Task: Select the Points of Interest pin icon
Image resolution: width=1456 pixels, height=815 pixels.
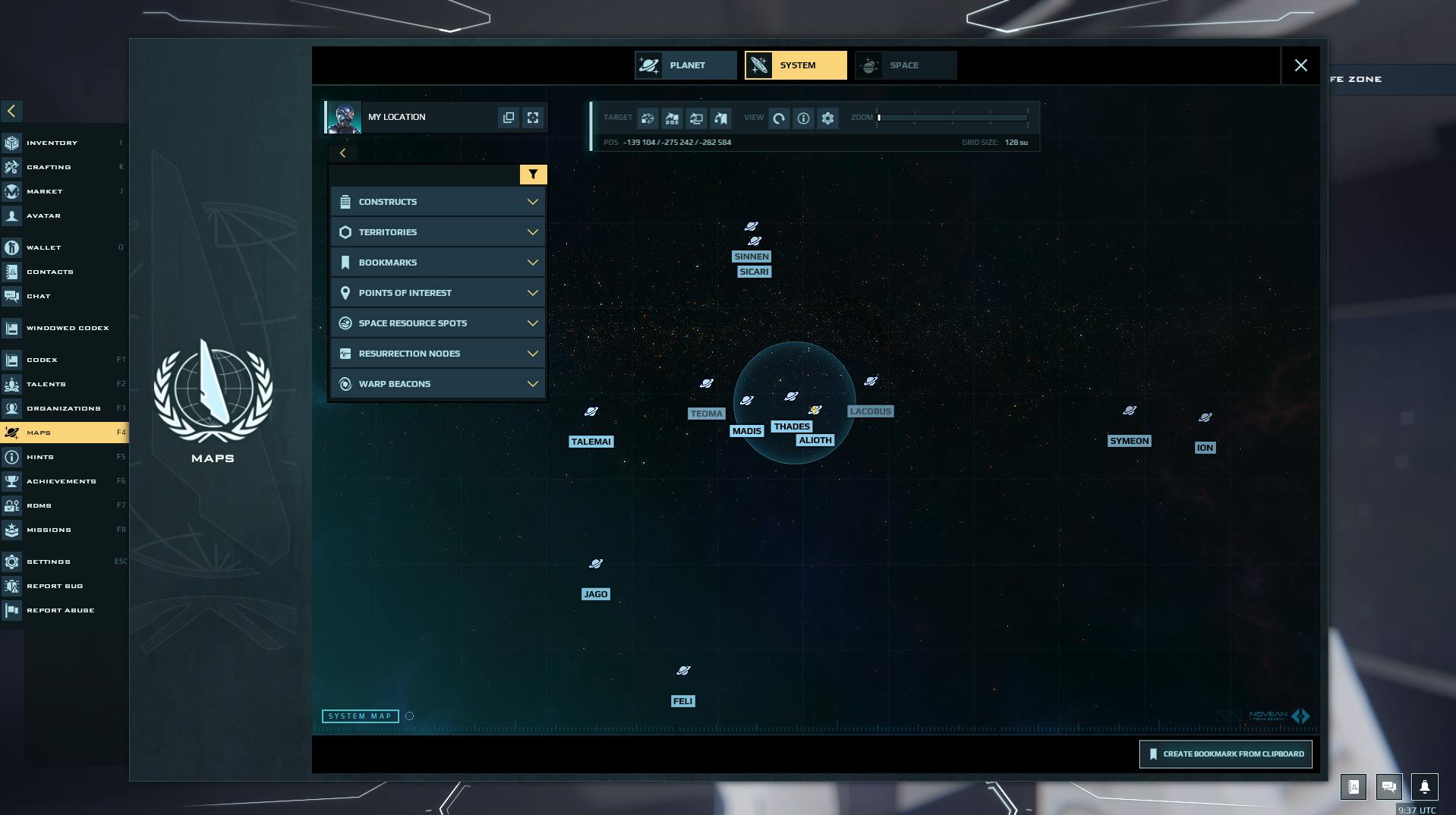Action: (346, 292)
